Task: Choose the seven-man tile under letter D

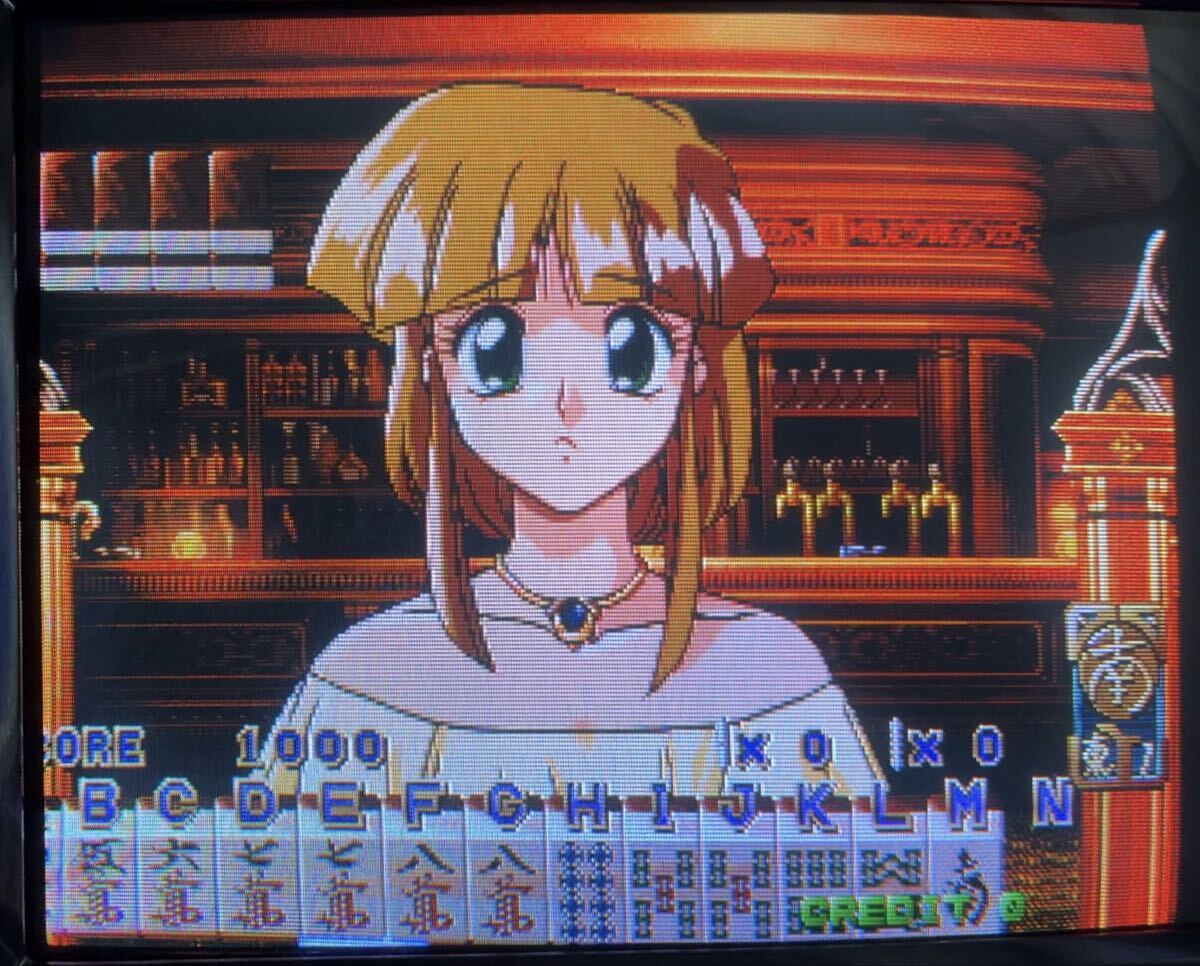Action: tap(256, 880)
